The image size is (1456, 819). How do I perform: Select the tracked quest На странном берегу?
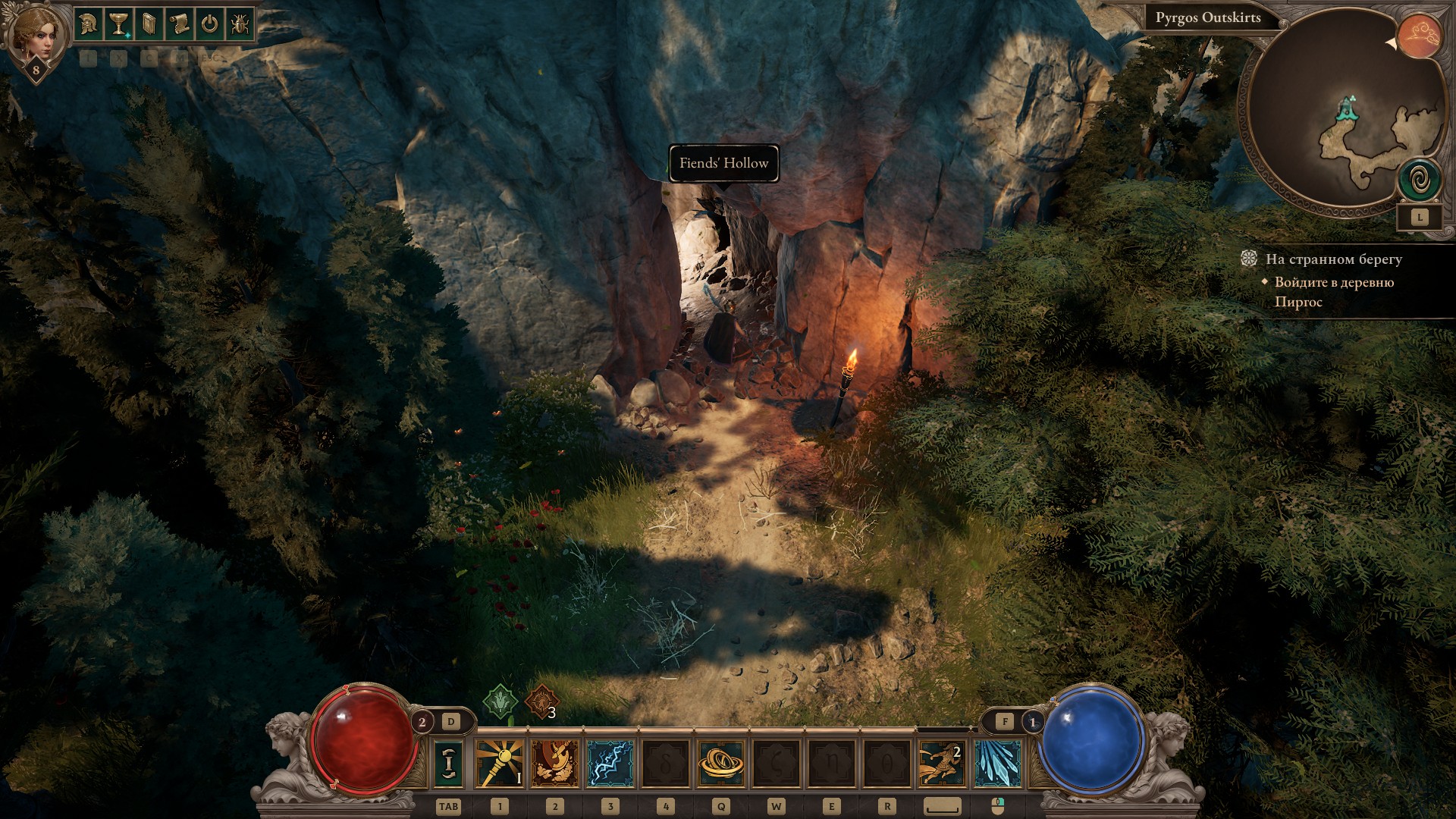pos(1333,259)
